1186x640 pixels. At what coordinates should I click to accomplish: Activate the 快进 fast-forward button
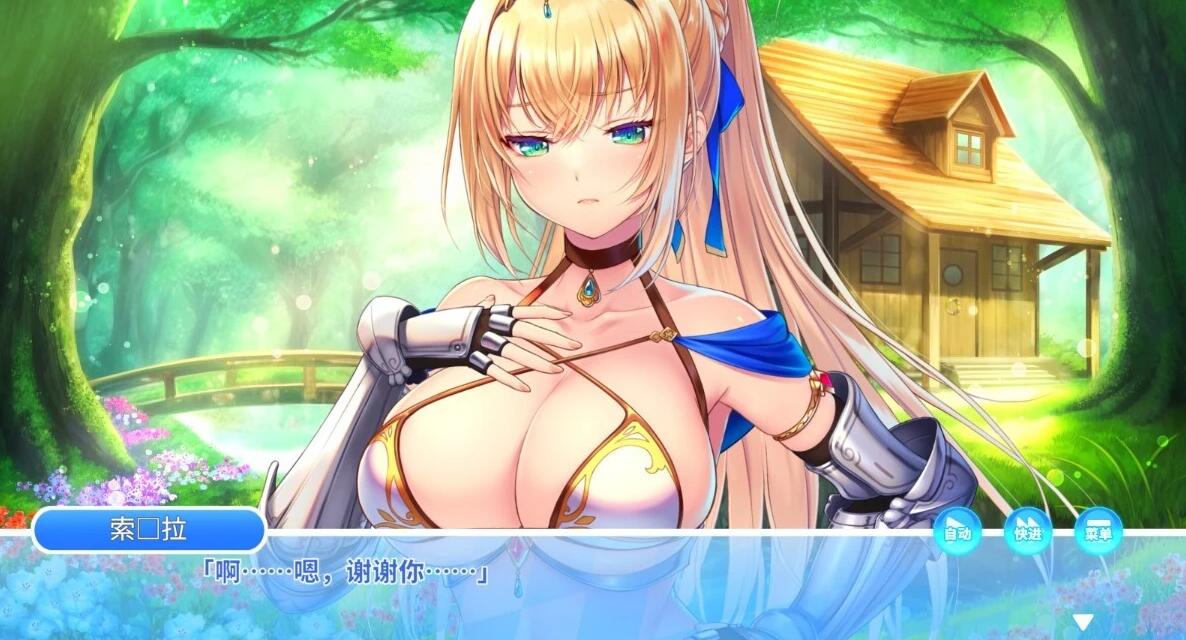tap(1027, 530)
